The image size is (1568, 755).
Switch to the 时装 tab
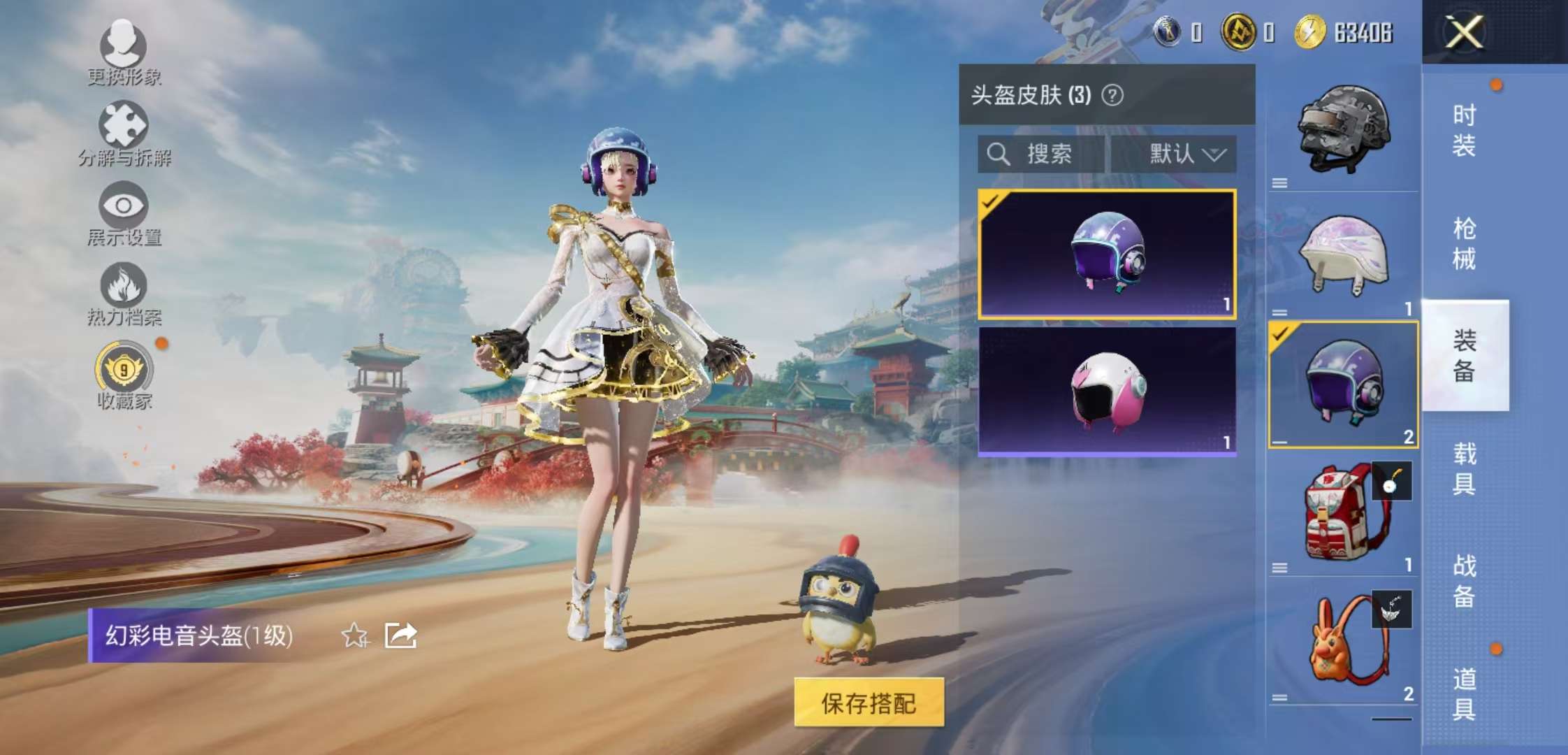point(1464,128)
